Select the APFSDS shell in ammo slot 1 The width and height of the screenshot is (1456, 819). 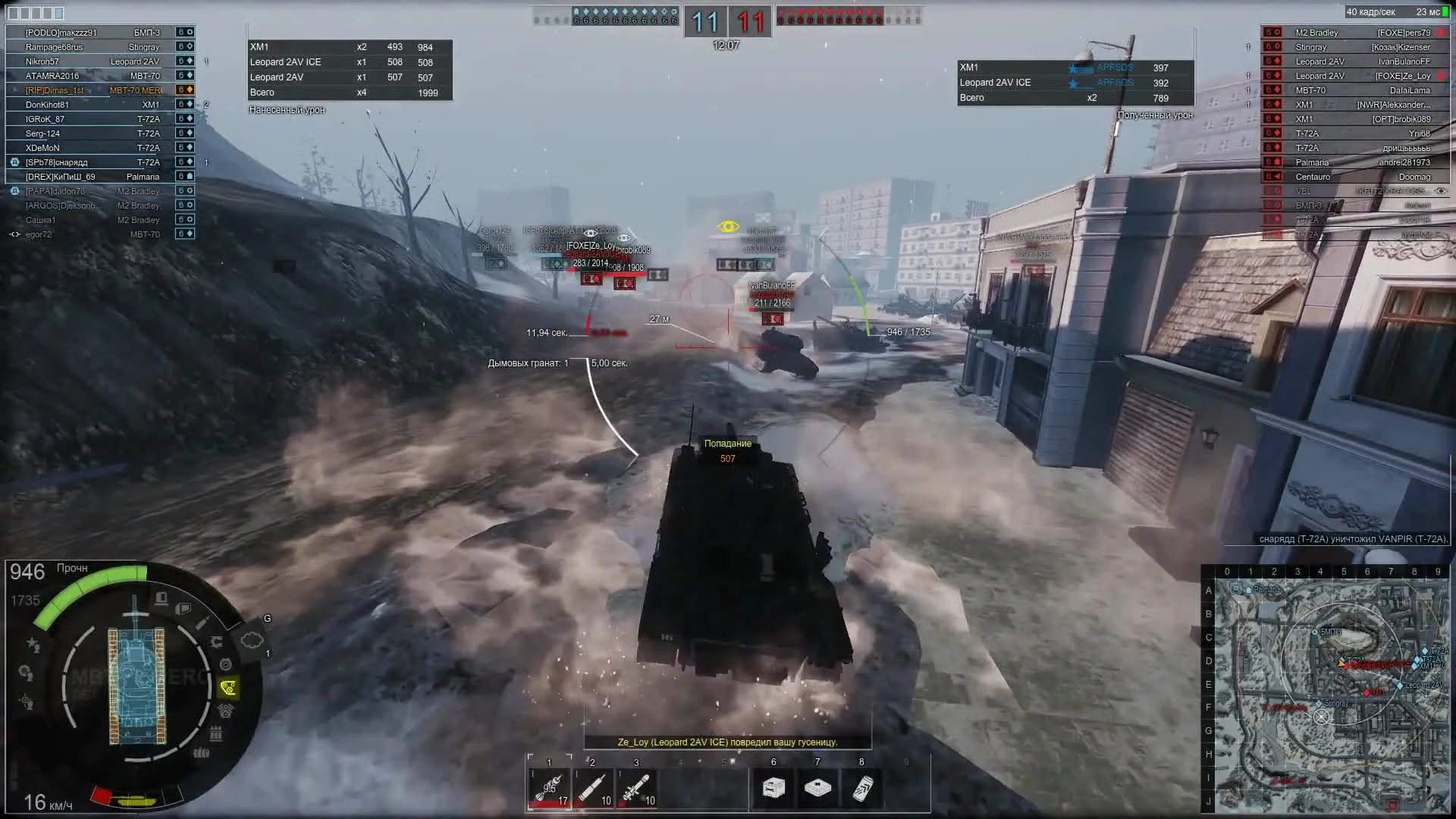click(549, 787)
